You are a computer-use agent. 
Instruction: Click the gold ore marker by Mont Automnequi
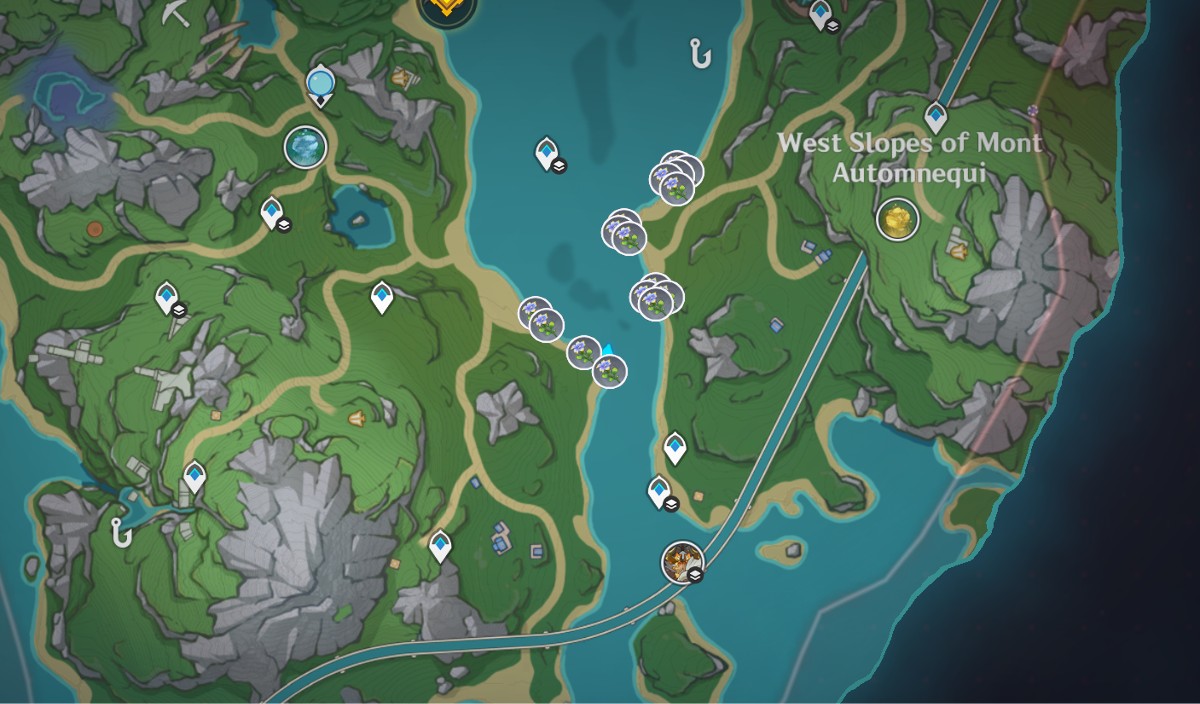[x=897, y=219]
